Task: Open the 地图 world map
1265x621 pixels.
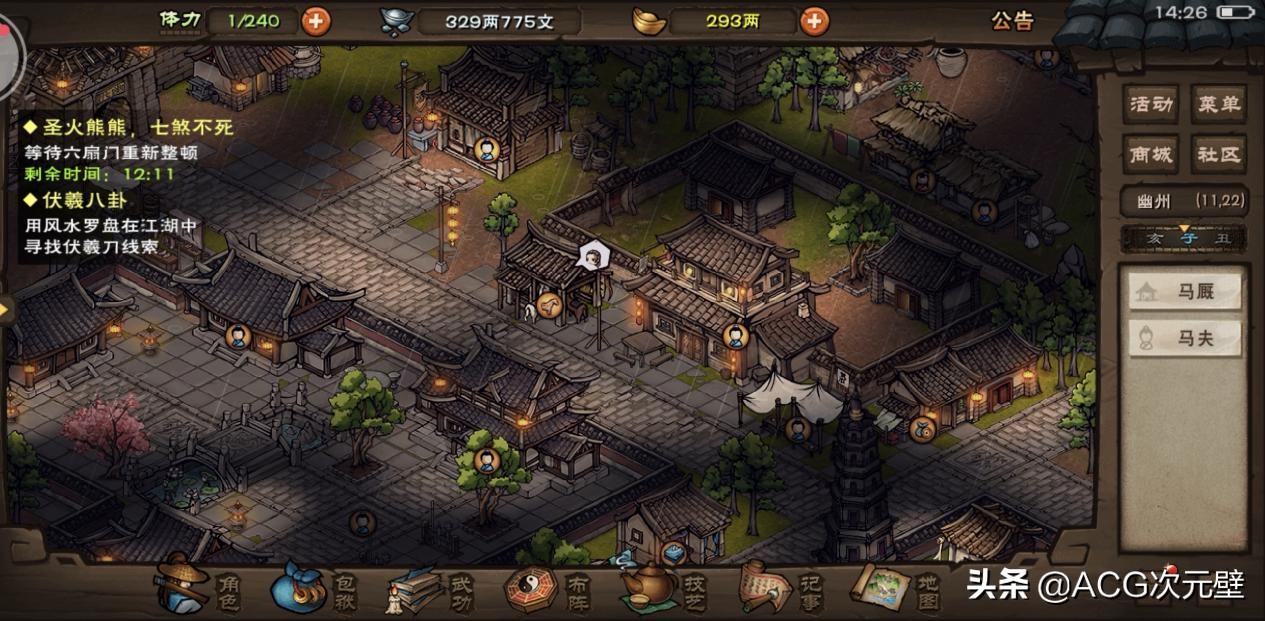Action: click(x=897, y=588)
